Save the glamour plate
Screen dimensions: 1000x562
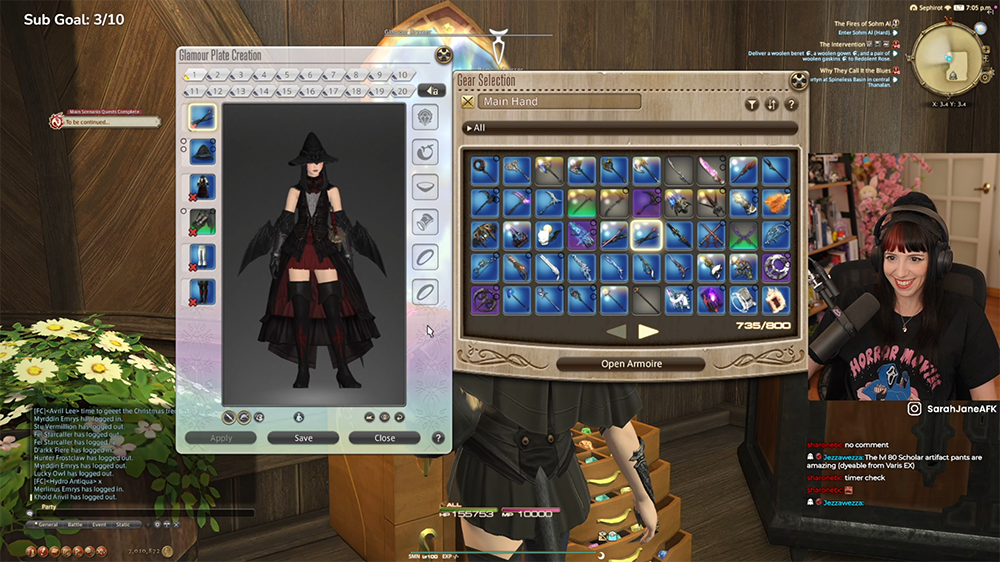[x=303, y=438]
